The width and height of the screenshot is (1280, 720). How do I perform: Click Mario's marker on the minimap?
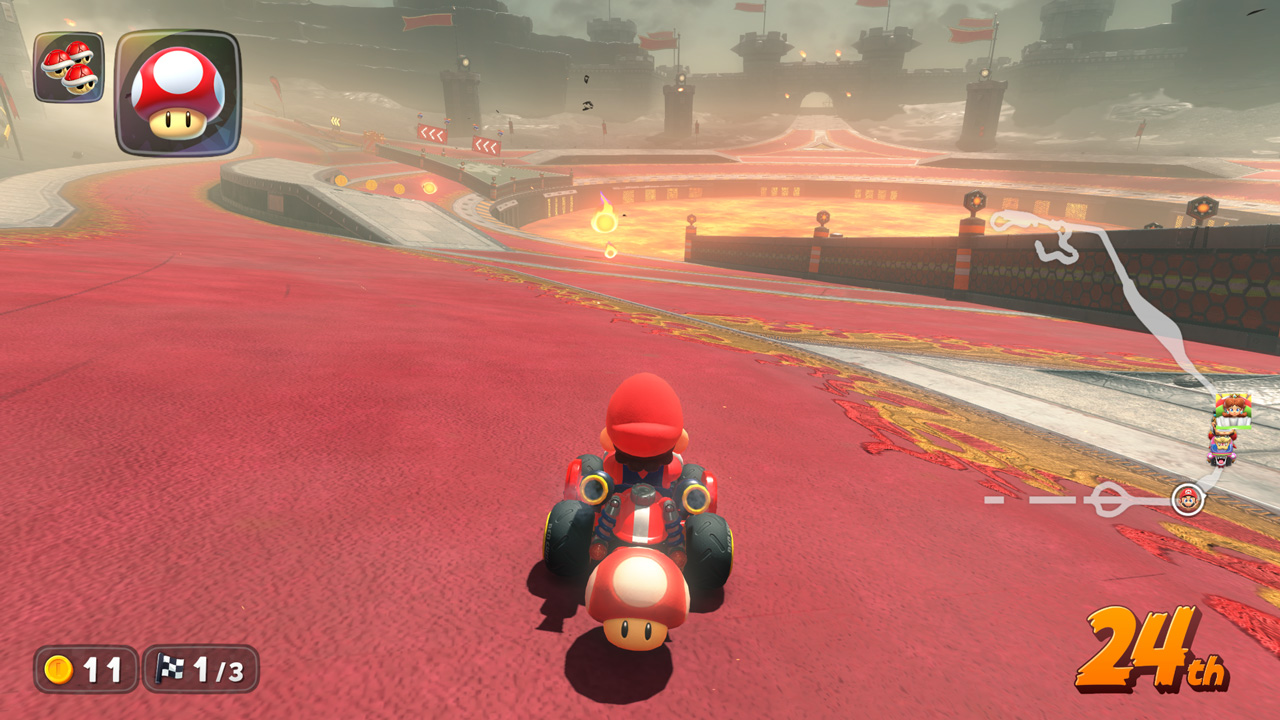(1187, 498)
